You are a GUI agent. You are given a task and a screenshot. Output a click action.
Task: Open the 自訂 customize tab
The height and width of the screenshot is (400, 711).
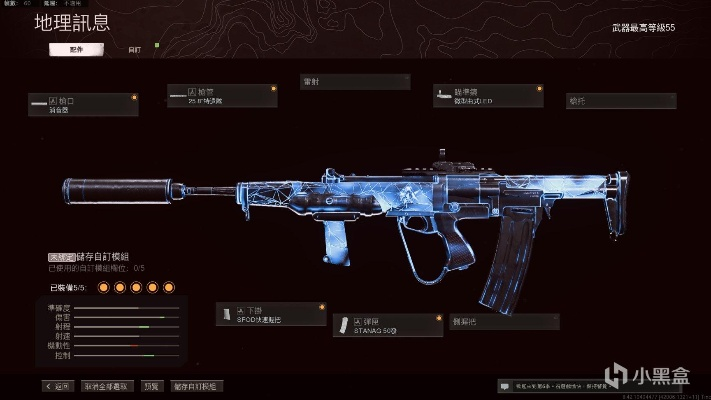(x=135, y=48)
